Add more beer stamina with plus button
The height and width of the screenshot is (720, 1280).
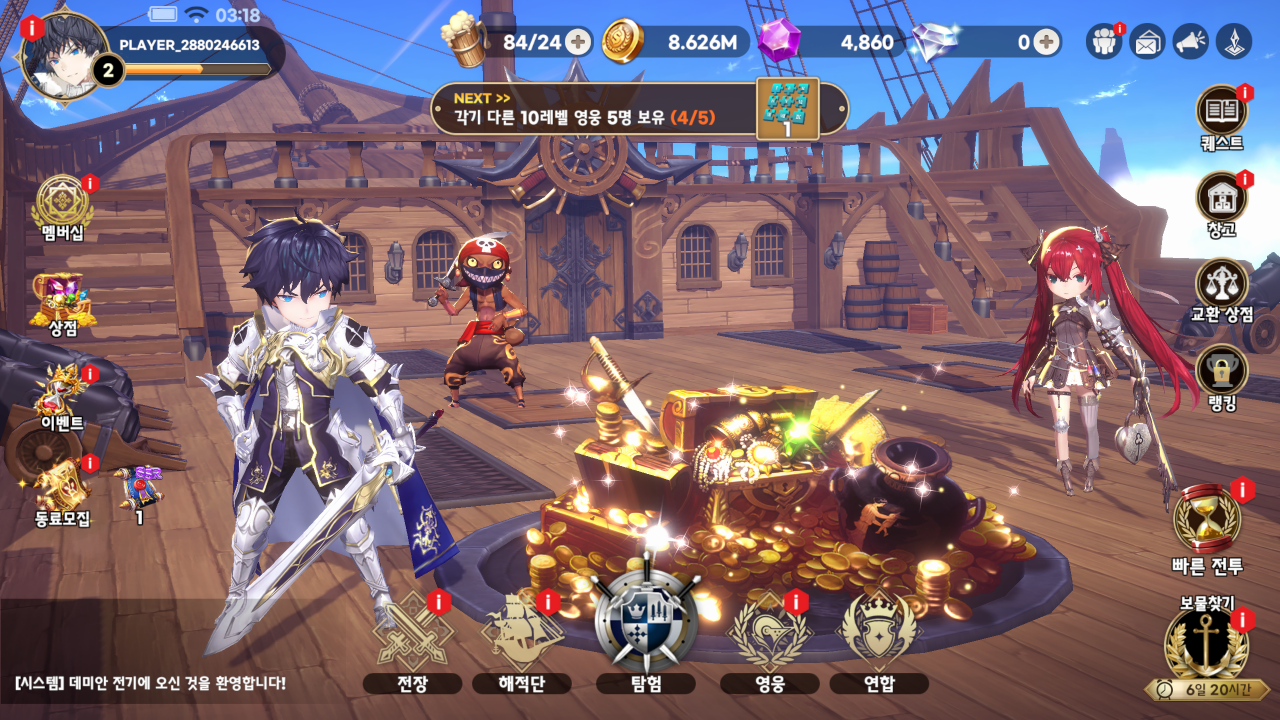pos(577,42)
